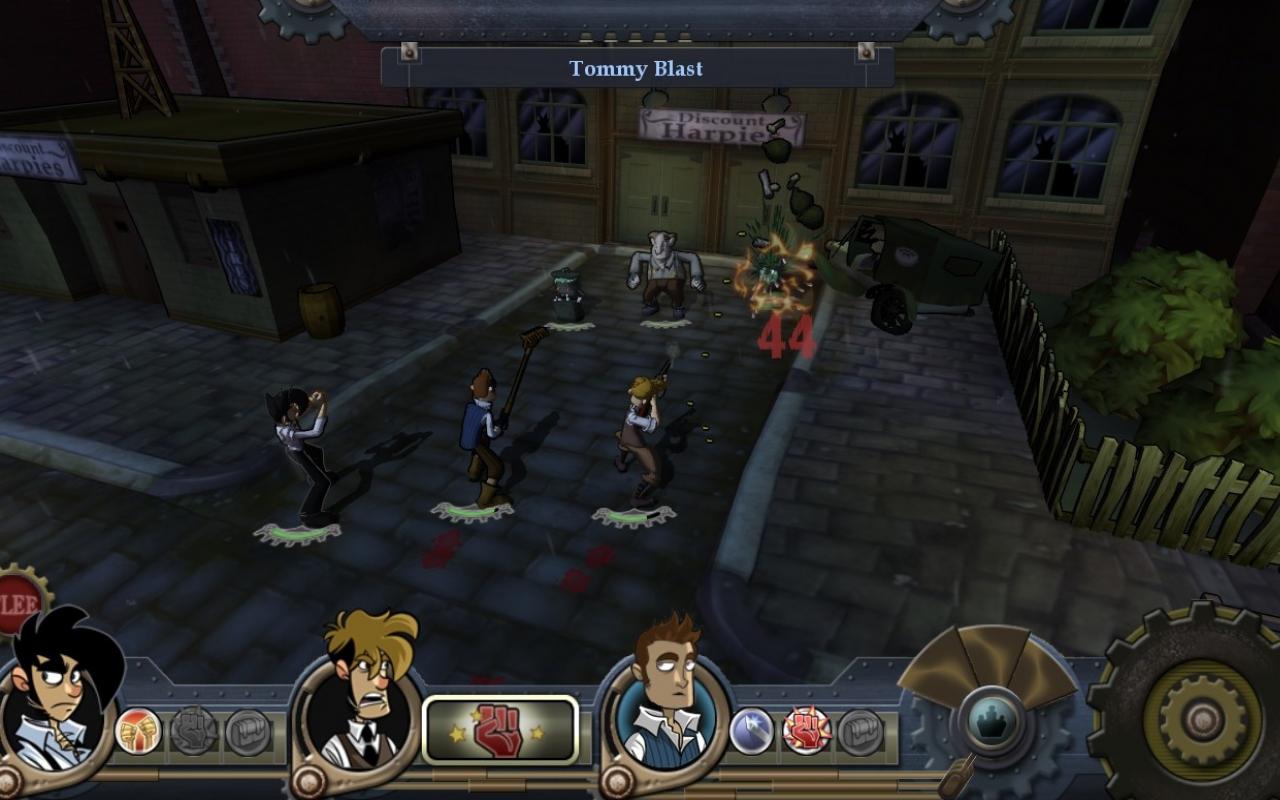This screenshot has width=1280, height=800.
Task: Trigger the right character's red fist special attack icon
Action: 805,730
